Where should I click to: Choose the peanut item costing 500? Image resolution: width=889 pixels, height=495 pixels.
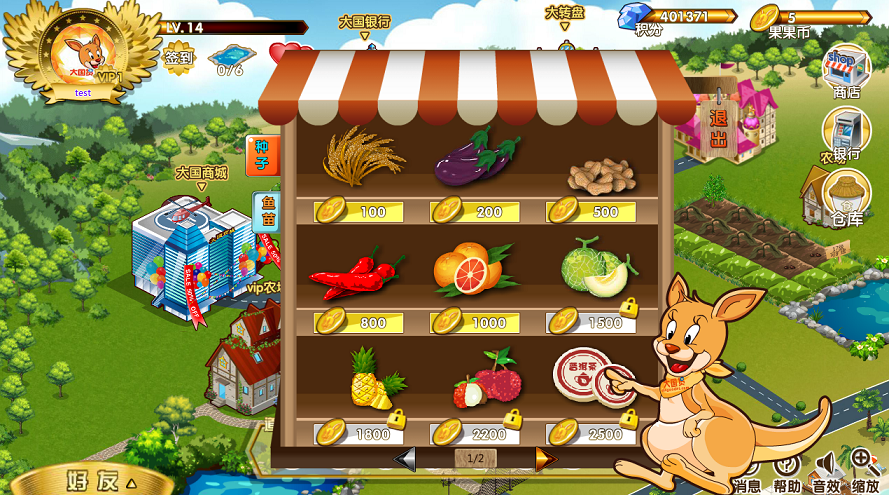(x=600, y=175)
